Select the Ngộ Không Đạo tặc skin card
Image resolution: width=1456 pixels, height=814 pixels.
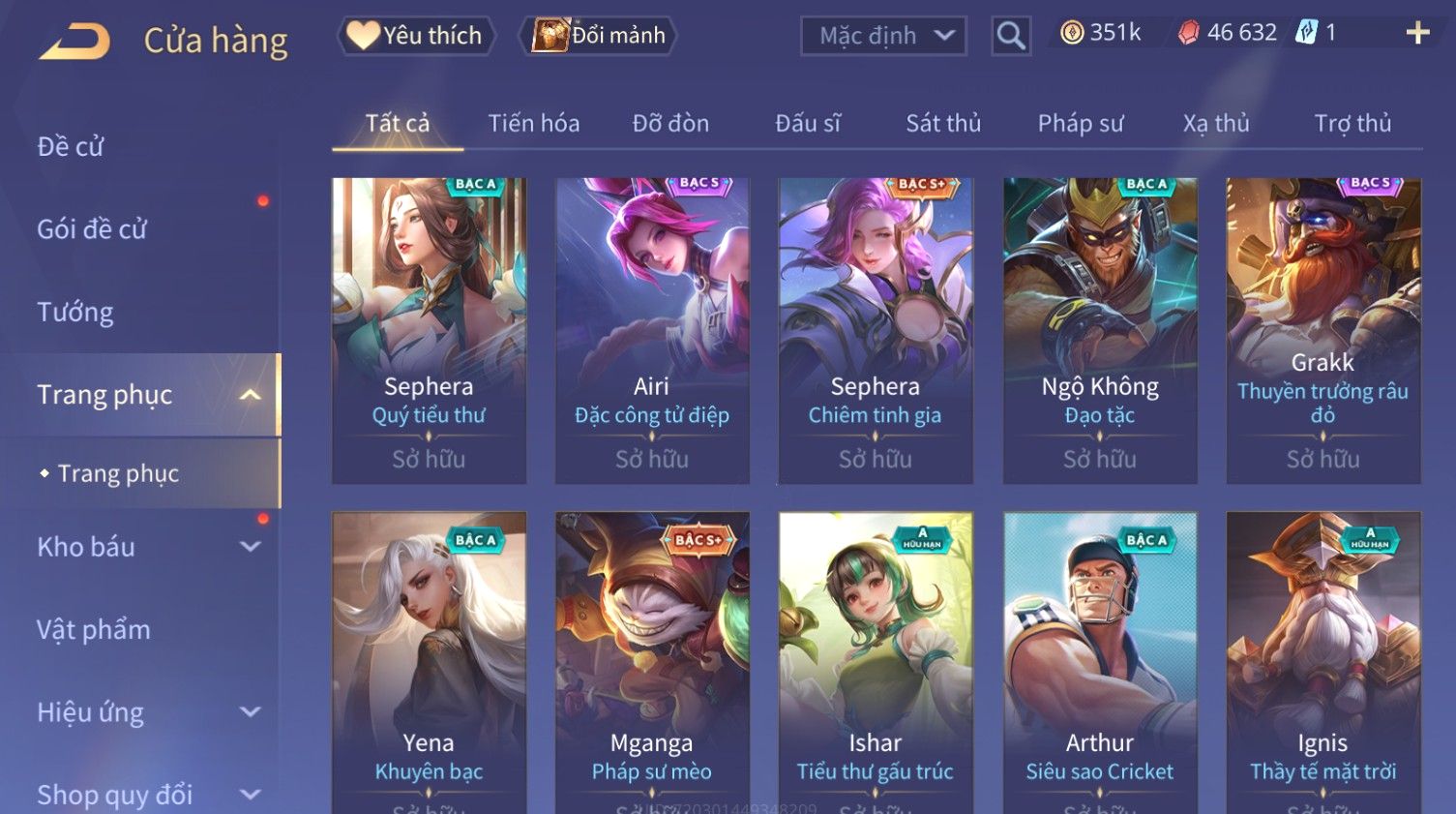(x=1100, y=329)
